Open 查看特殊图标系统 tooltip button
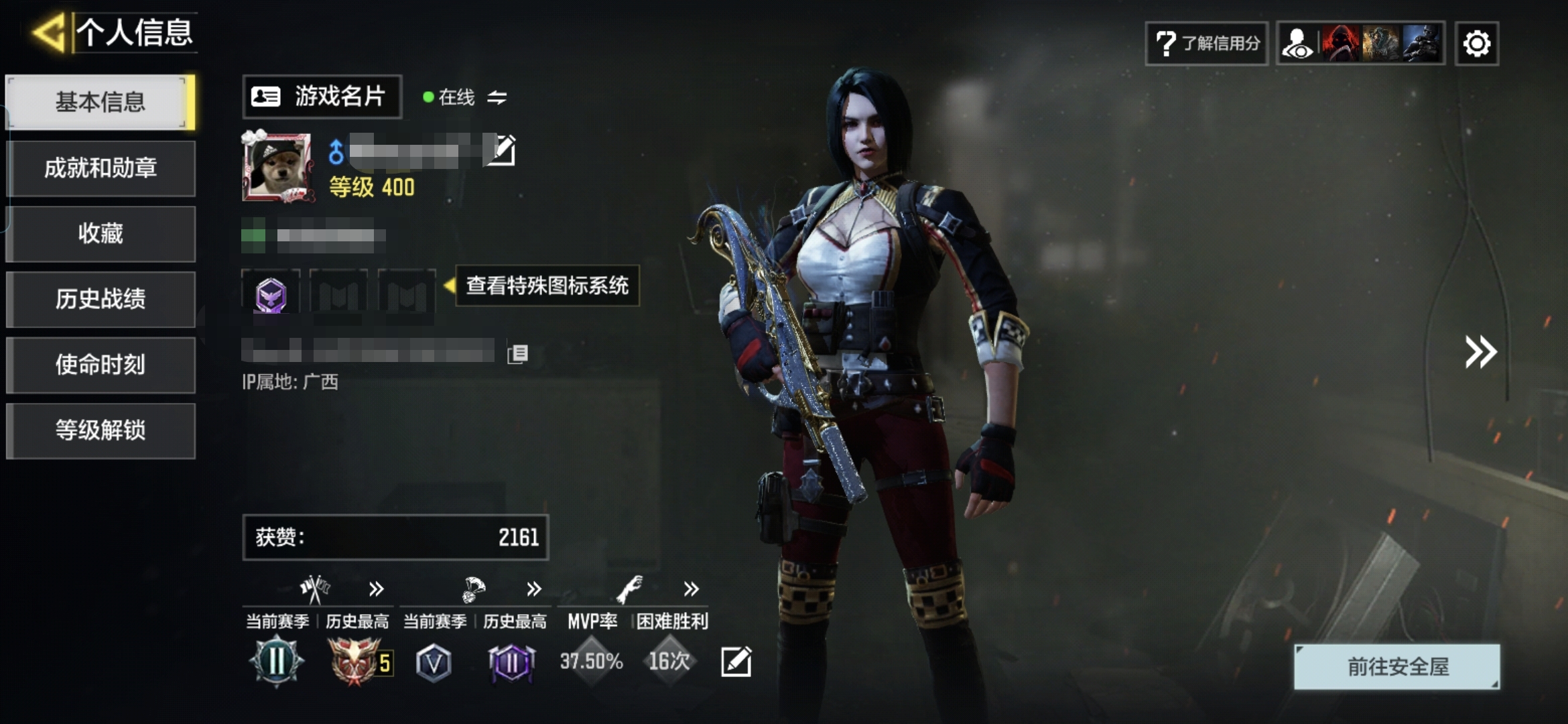1568x724 pixels. click(547, 286)
